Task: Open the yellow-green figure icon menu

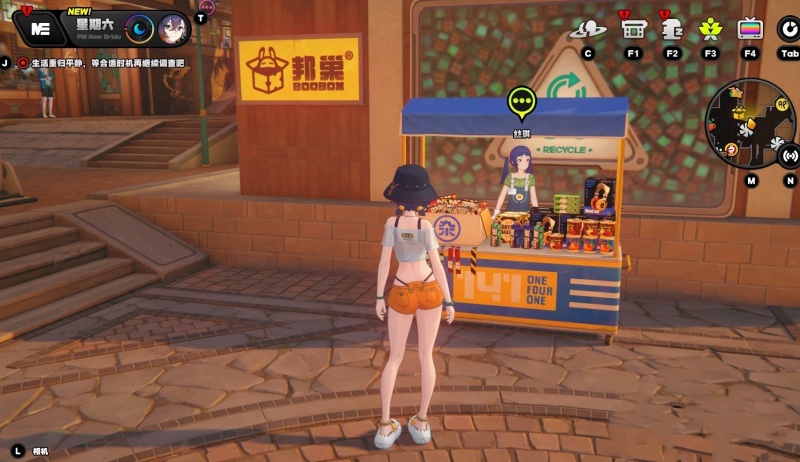Action: point(711,30)
